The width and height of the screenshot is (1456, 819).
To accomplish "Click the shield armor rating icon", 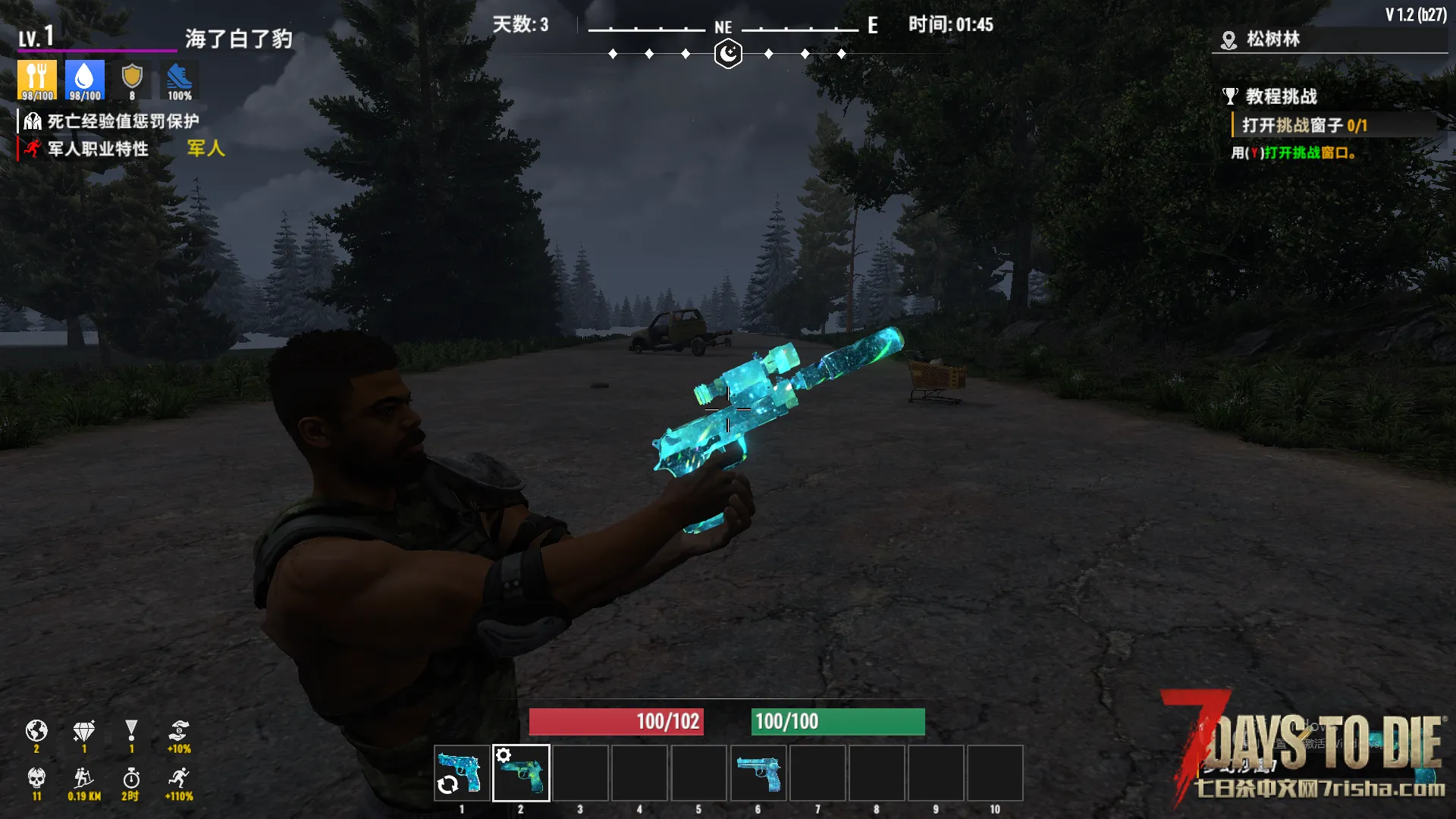I will tap(132, 80).
